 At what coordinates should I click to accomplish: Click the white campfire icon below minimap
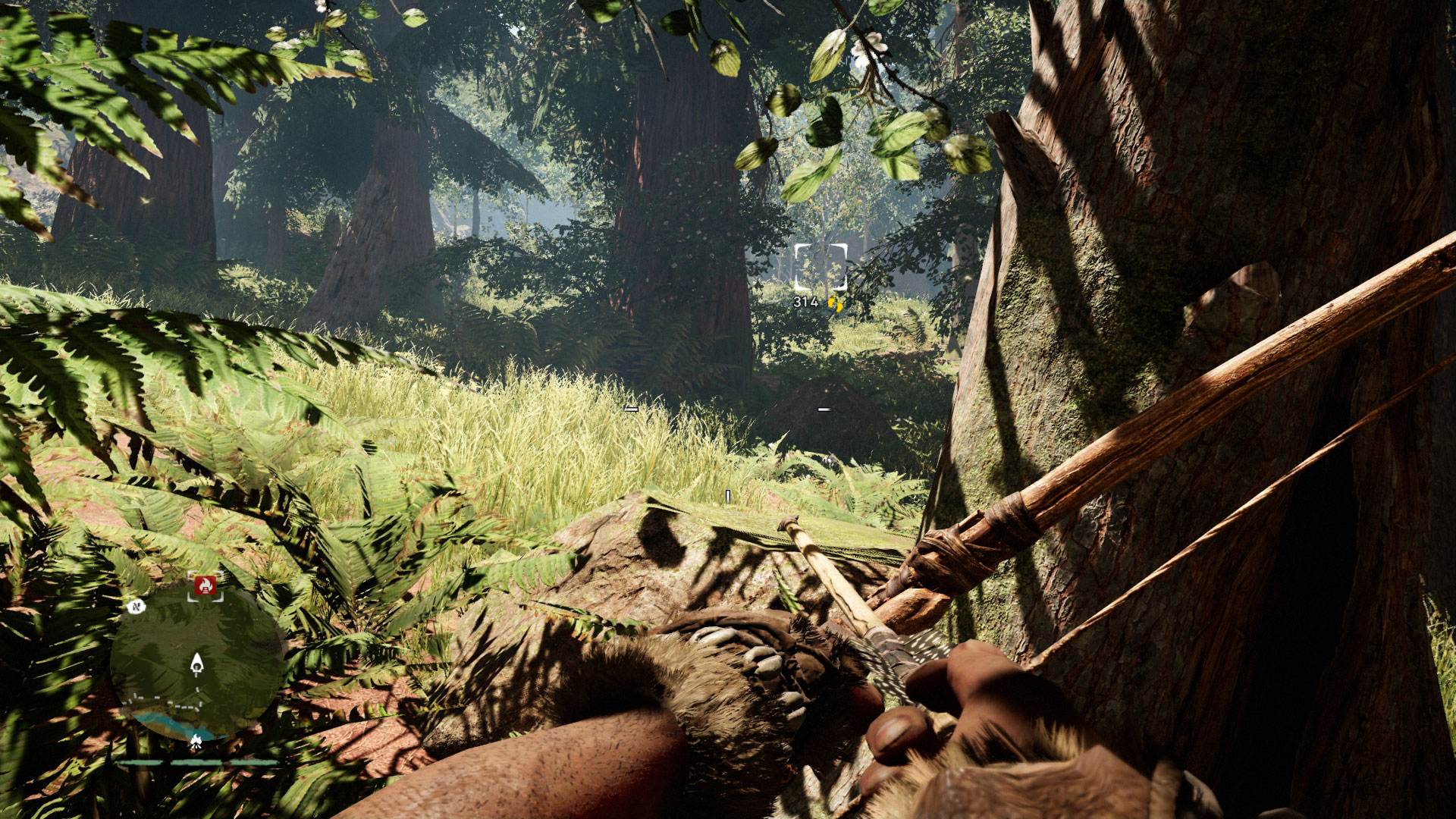(x=196, y=741)
